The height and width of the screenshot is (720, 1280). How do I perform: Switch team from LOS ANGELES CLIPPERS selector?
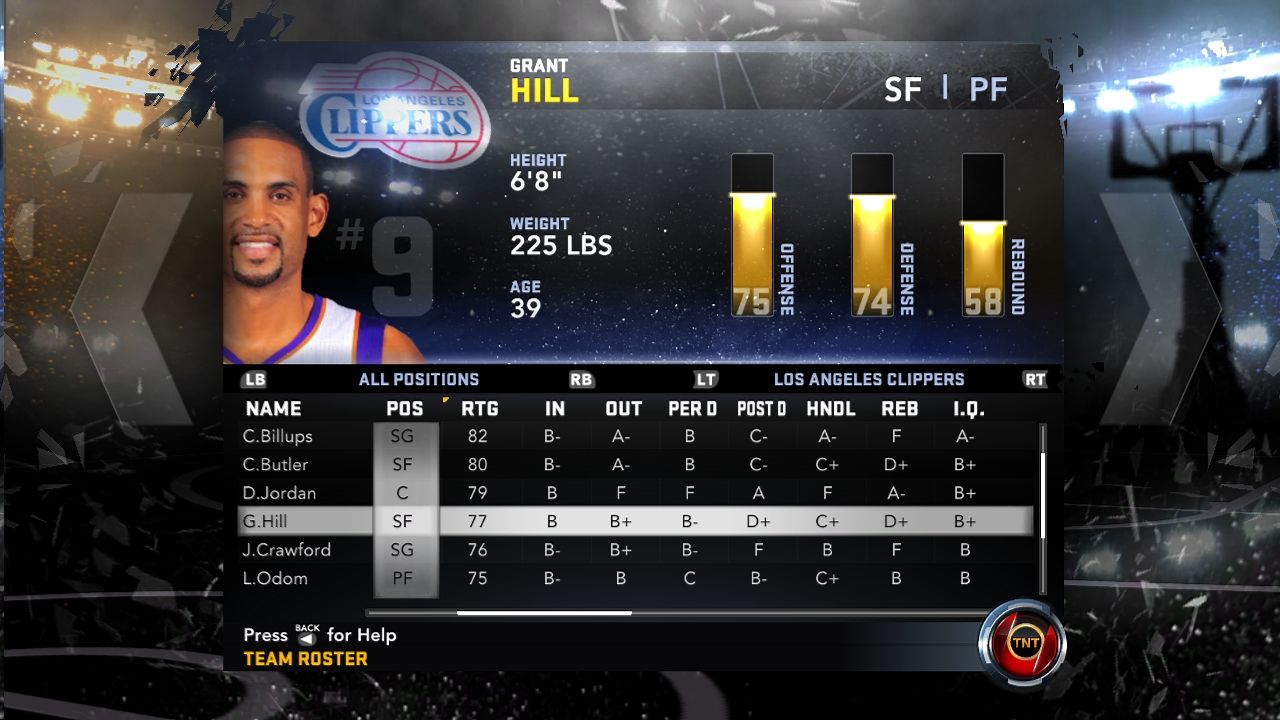point(868,380)
